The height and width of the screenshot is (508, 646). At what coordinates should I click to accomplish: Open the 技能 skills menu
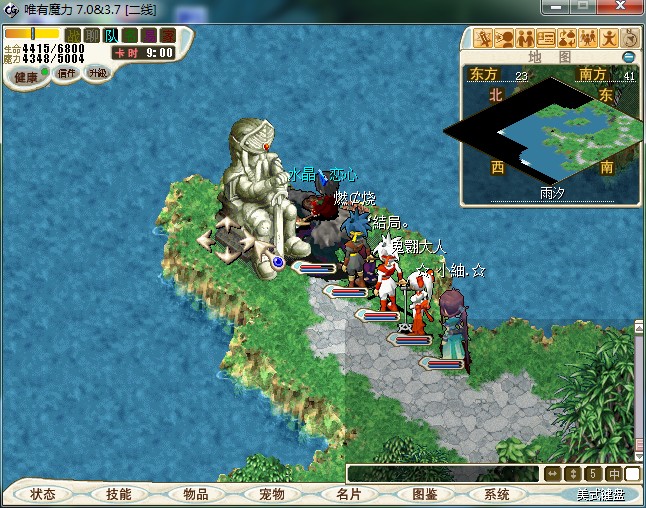tap(119, 494)
